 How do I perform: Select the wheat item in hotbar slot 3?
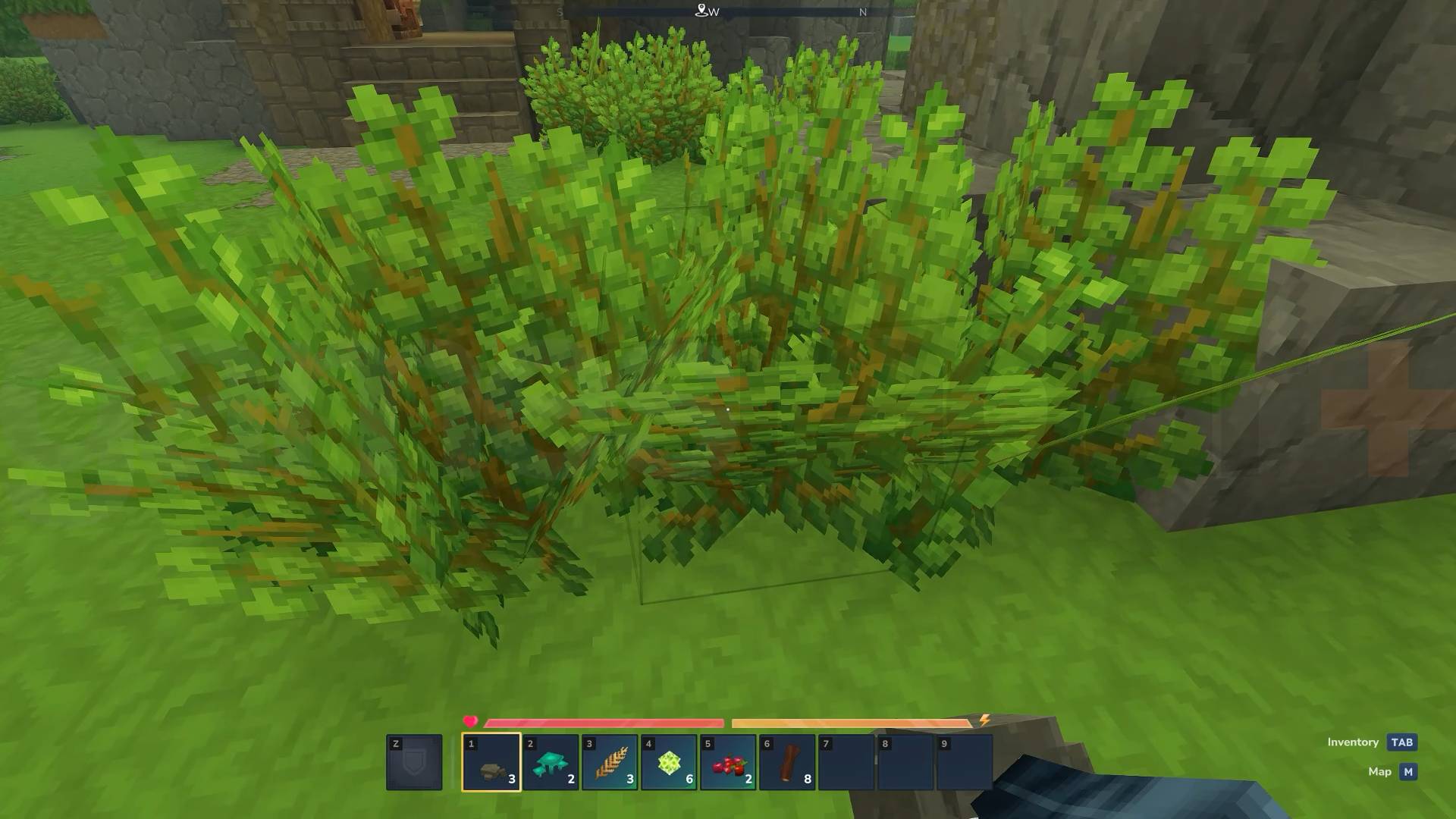pos(610,762)
